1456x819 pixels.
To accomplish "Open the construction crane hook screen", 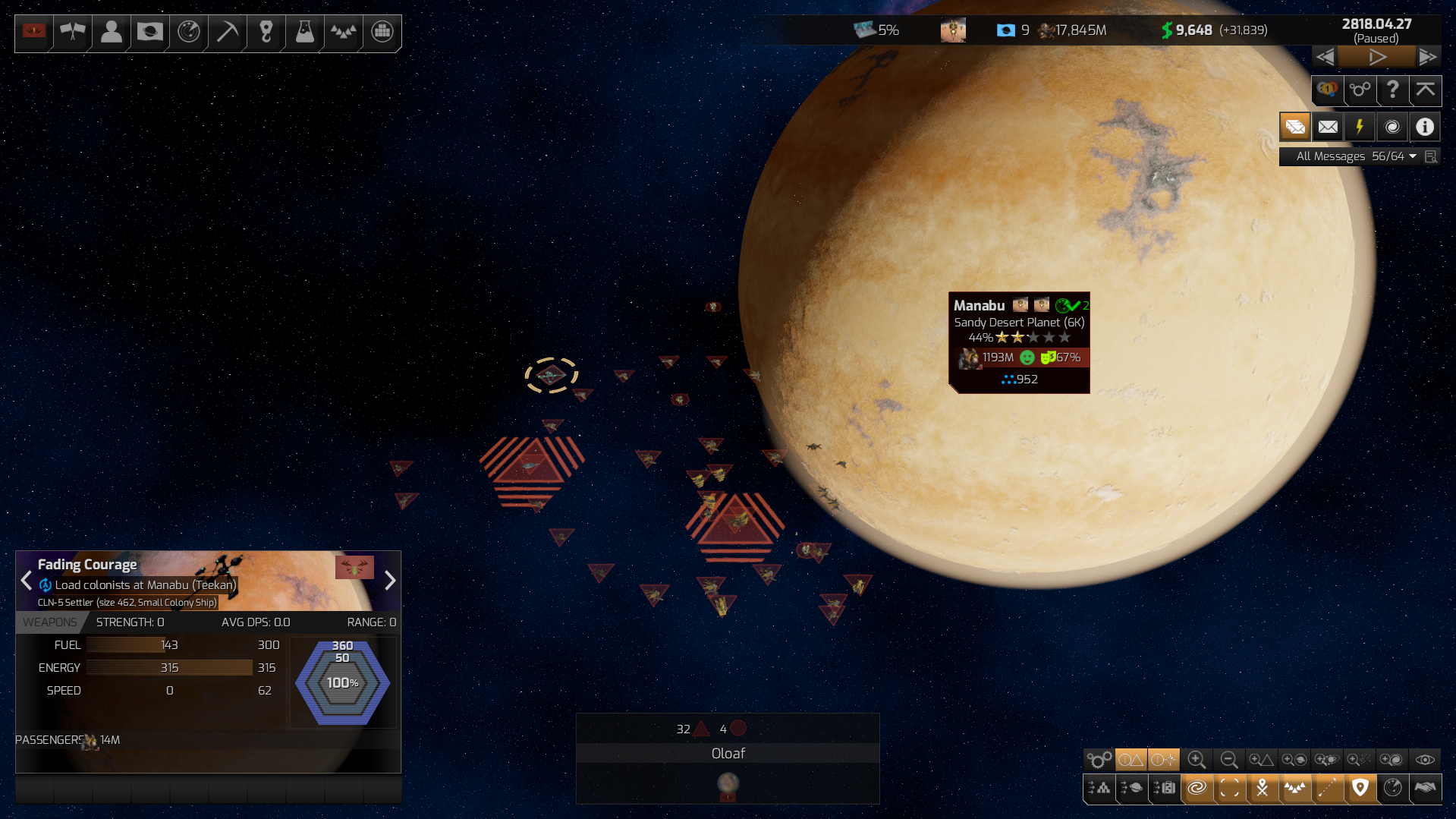I will click(266, 32).
